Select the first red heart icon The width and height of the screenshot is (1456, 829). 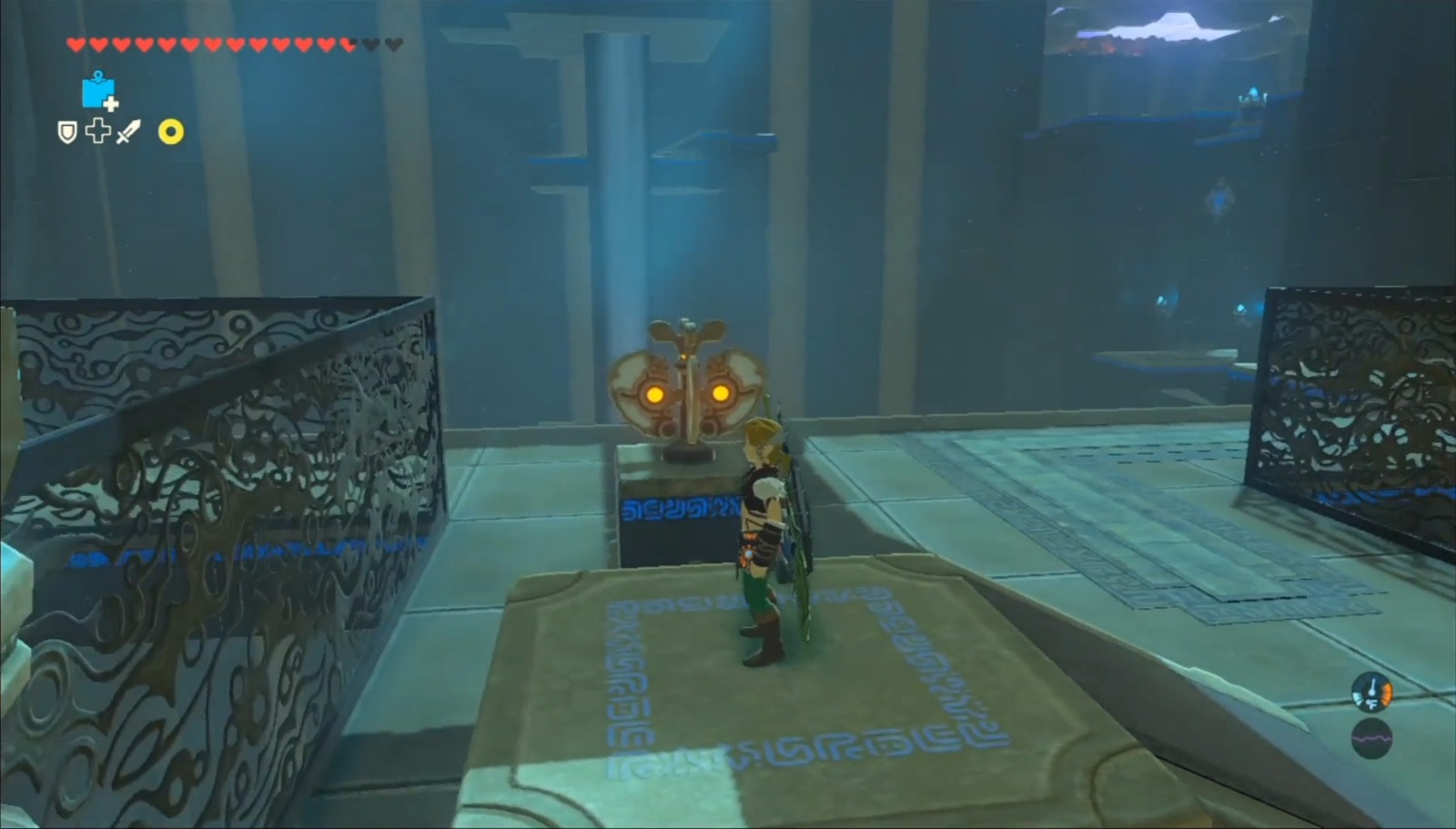76,44
